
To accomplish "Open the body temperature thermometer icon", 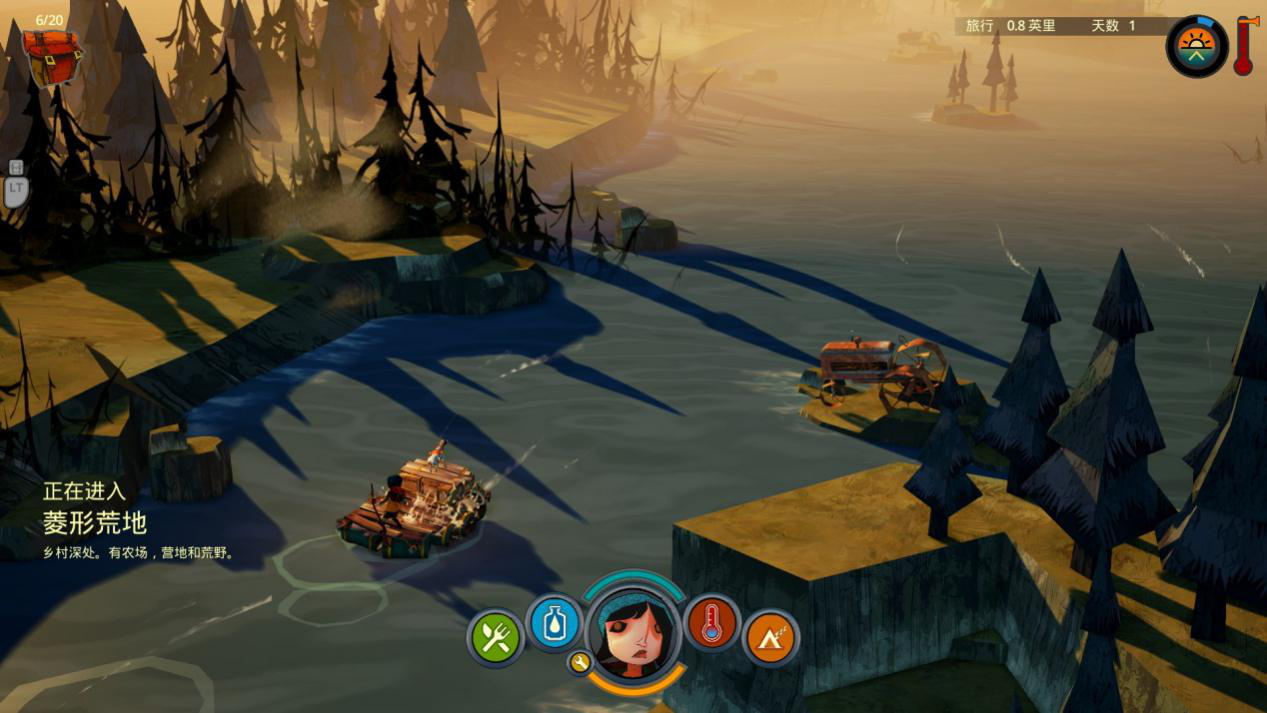I will click(x=712, y=623).
